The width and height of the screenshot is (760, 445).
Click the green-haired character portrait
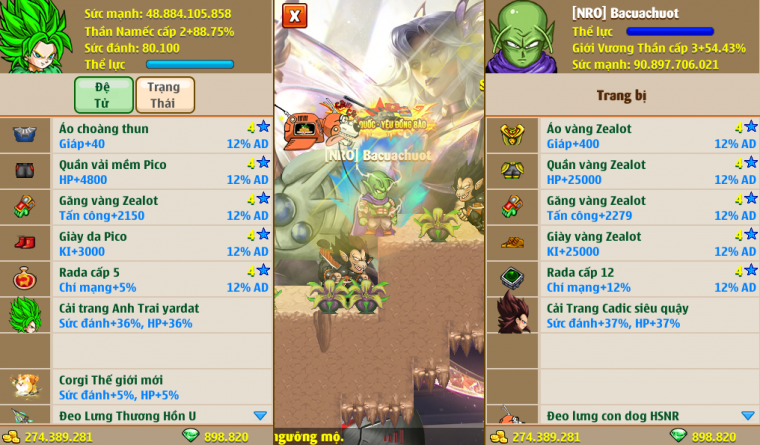click(x=38, y=38)
